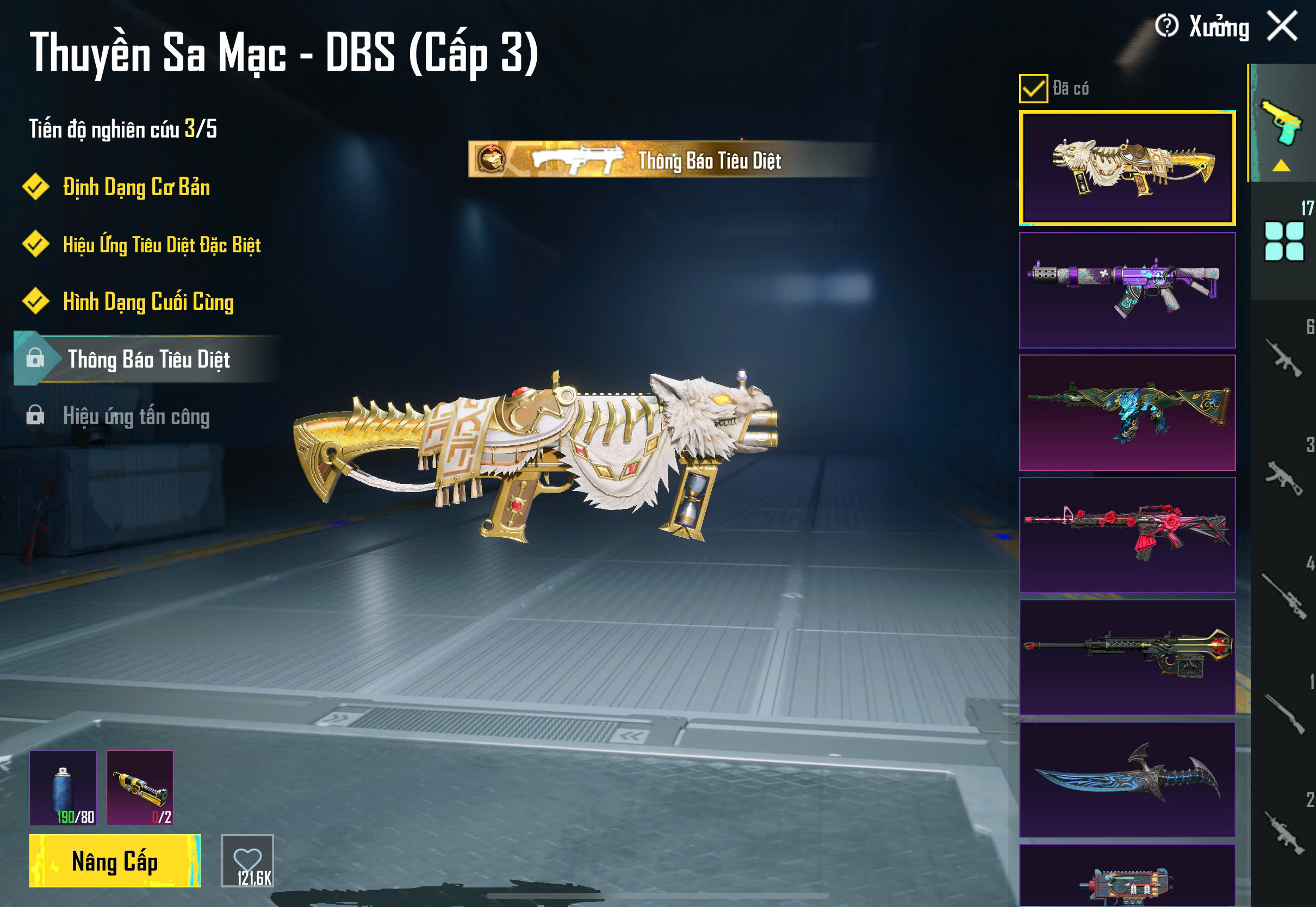
Task: Close the workshop screen with X
Action: 1282,26
